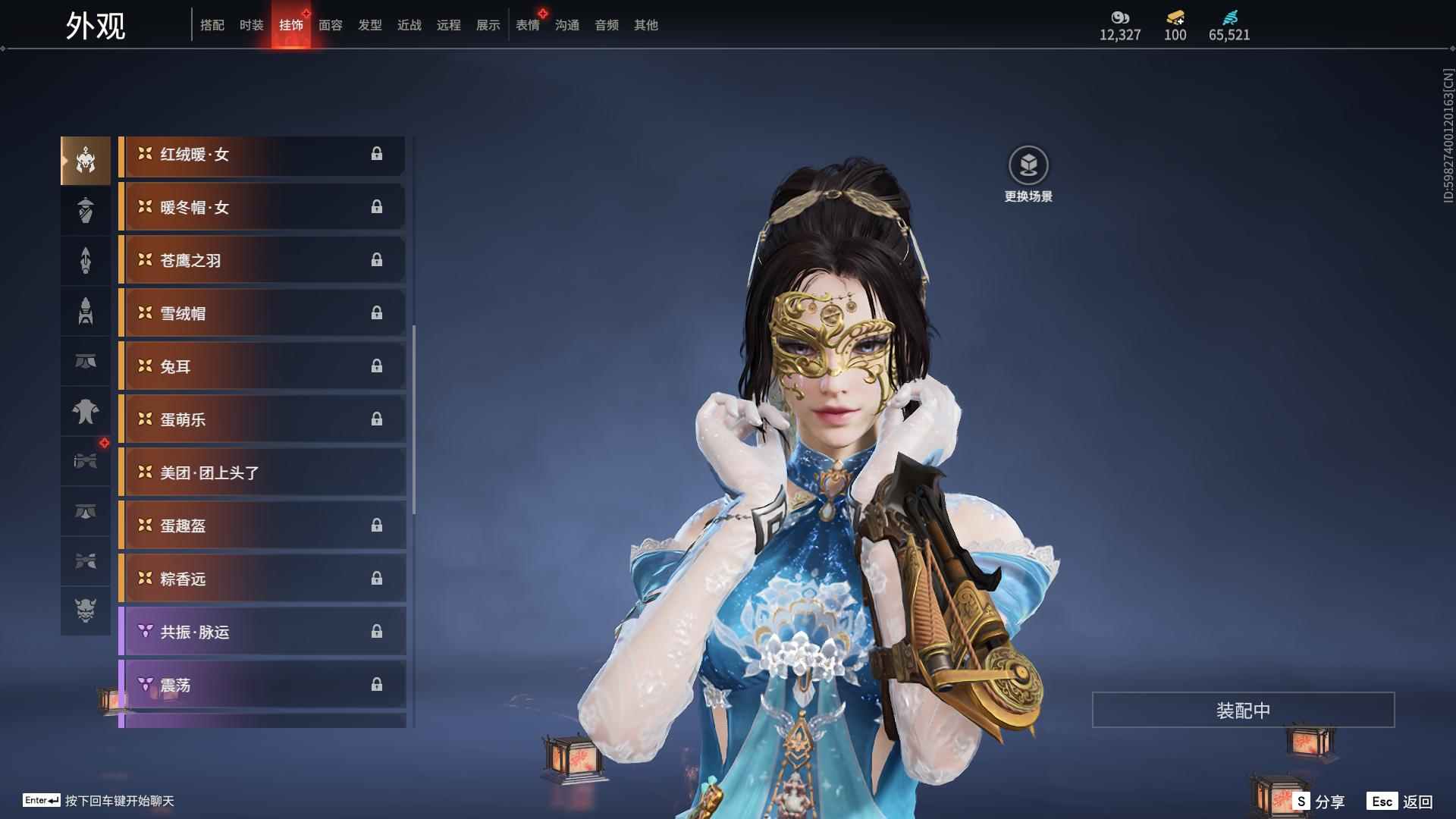Screen dimensions: 1456x819
Task: Go to the 发型 tab
Action: tap(370, 25)
